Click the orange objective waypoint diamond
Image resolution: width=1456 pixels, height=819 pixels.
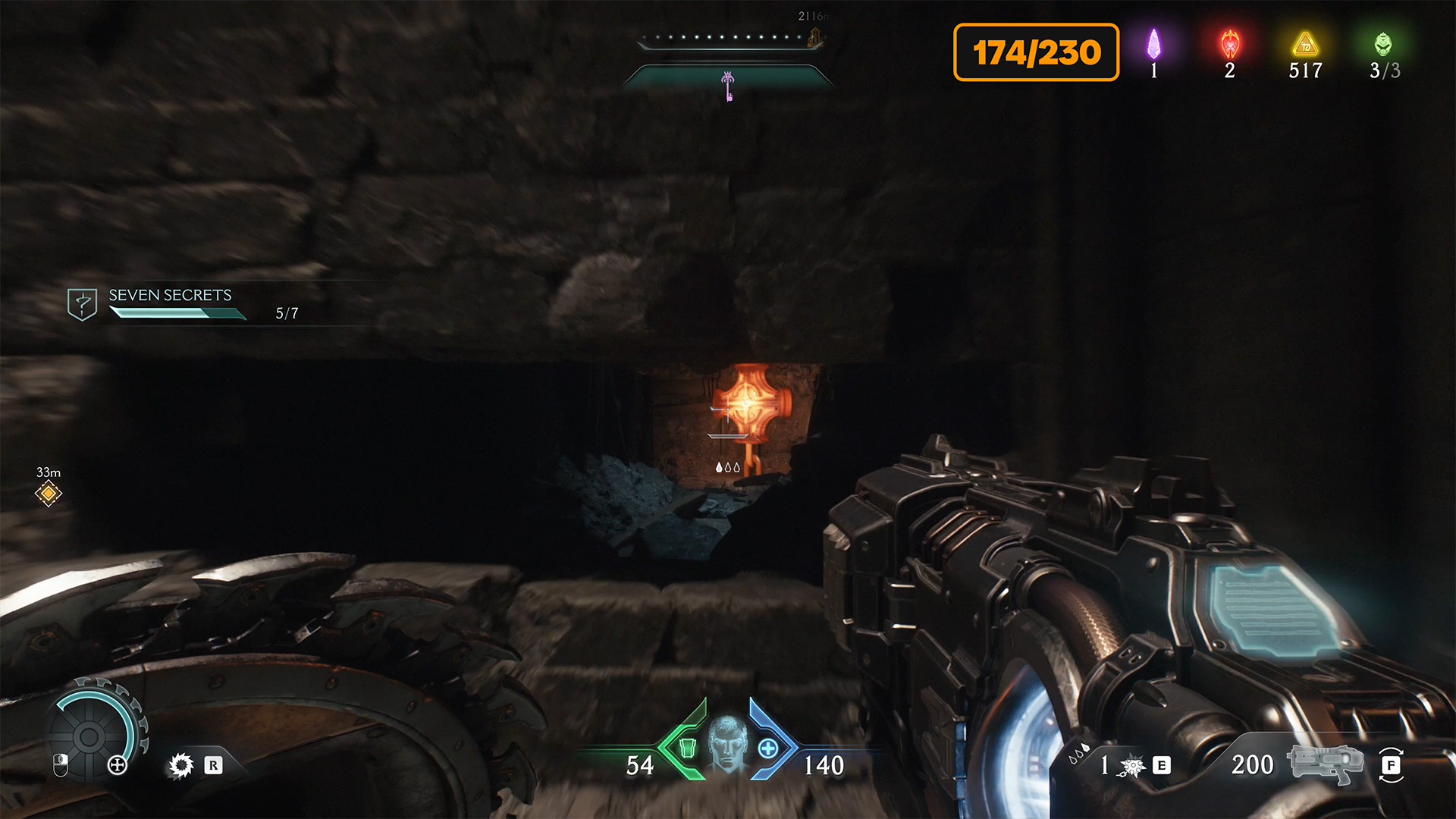(x=49, y=494)
